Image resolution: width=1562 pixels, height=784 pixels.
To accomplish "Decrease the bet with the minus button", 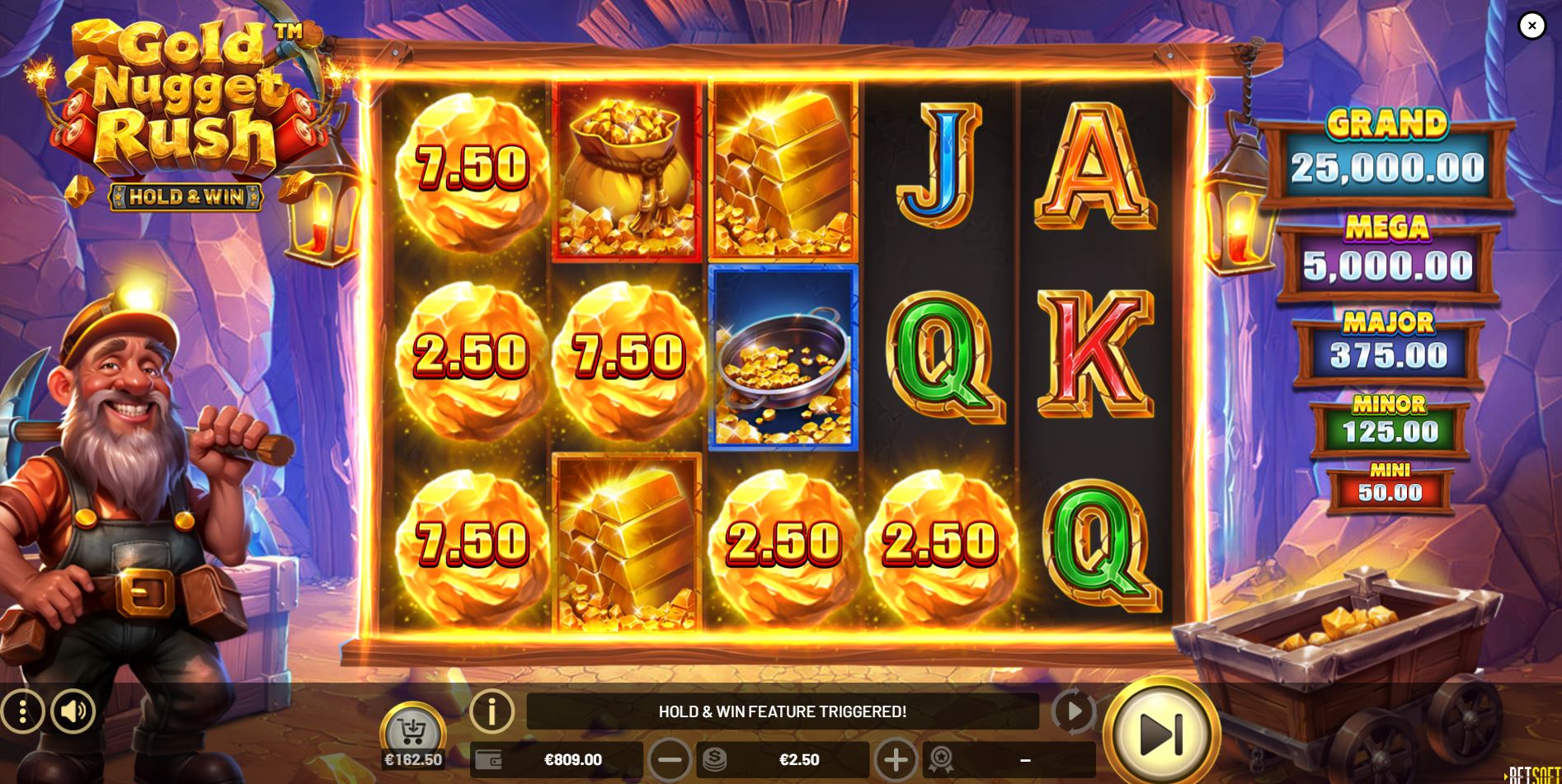I will [671, 760].
